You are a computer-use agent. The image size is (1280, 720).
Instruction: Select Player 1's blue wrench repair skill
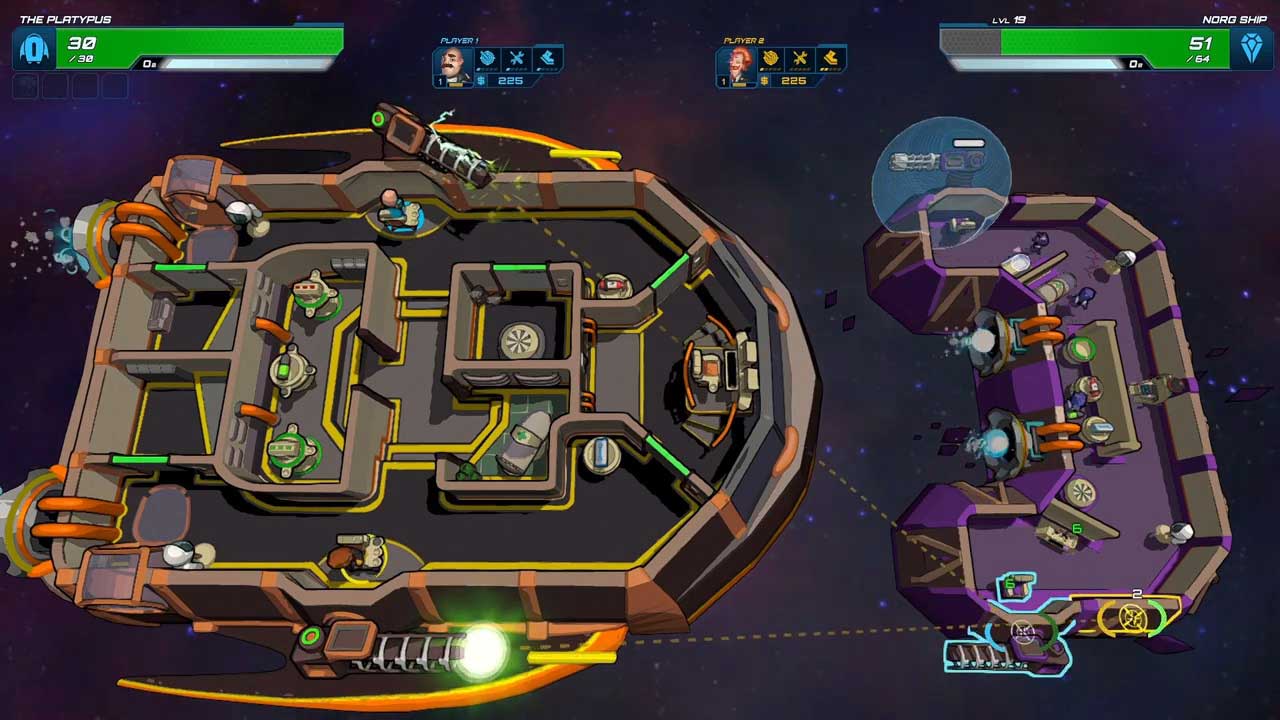click(x=517, y=58)
